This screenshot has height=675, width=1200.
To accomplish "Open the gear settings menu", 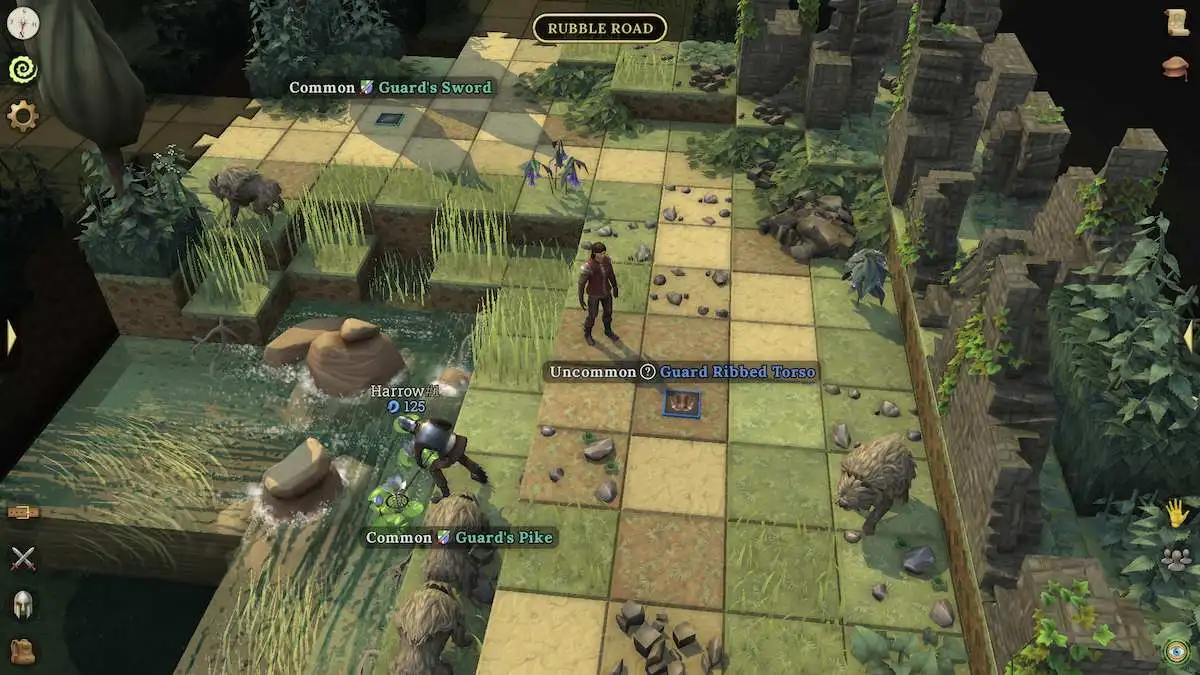I will (22, 116).
